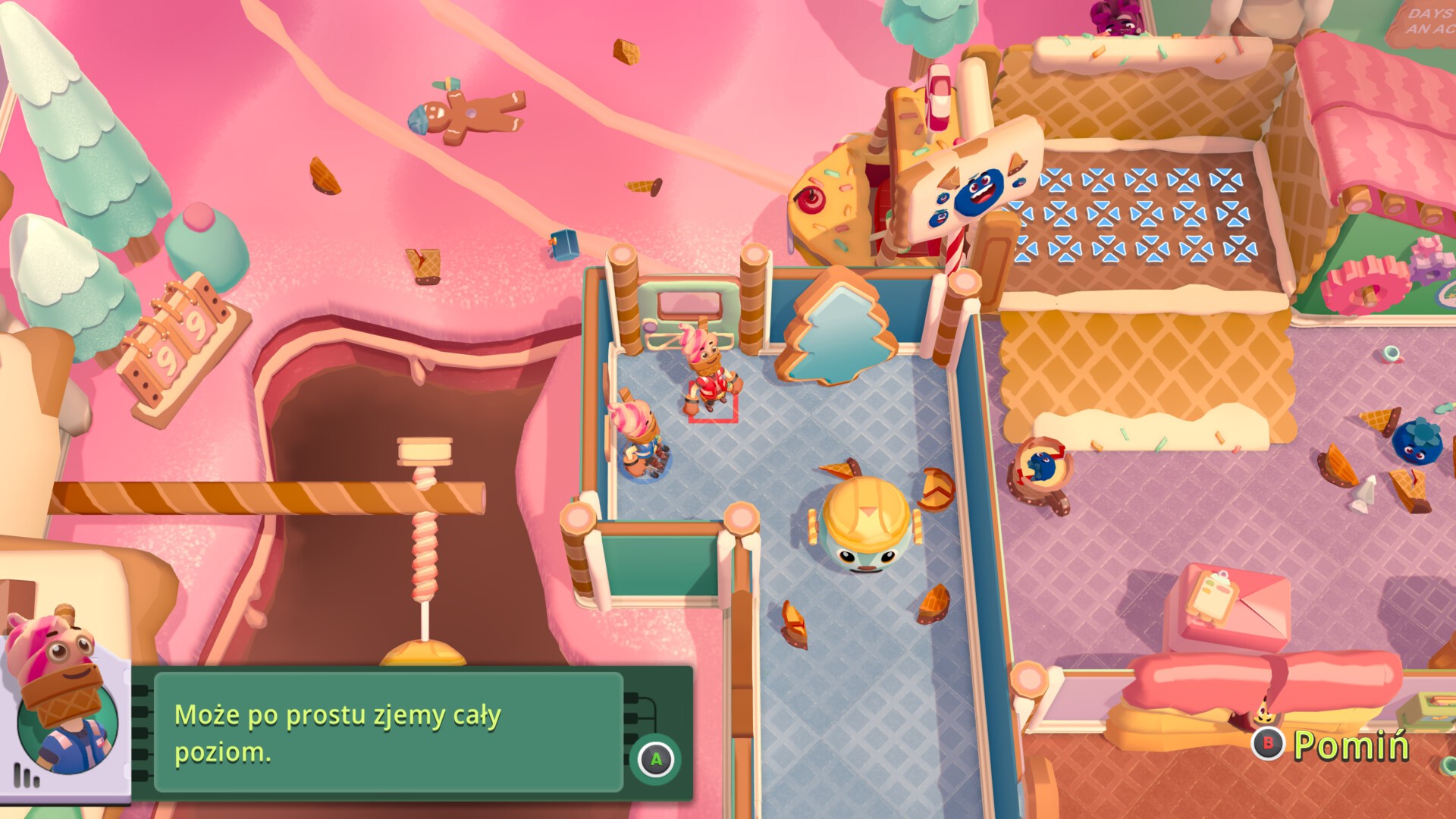Advance the dialogue text box

coord(656,759)
